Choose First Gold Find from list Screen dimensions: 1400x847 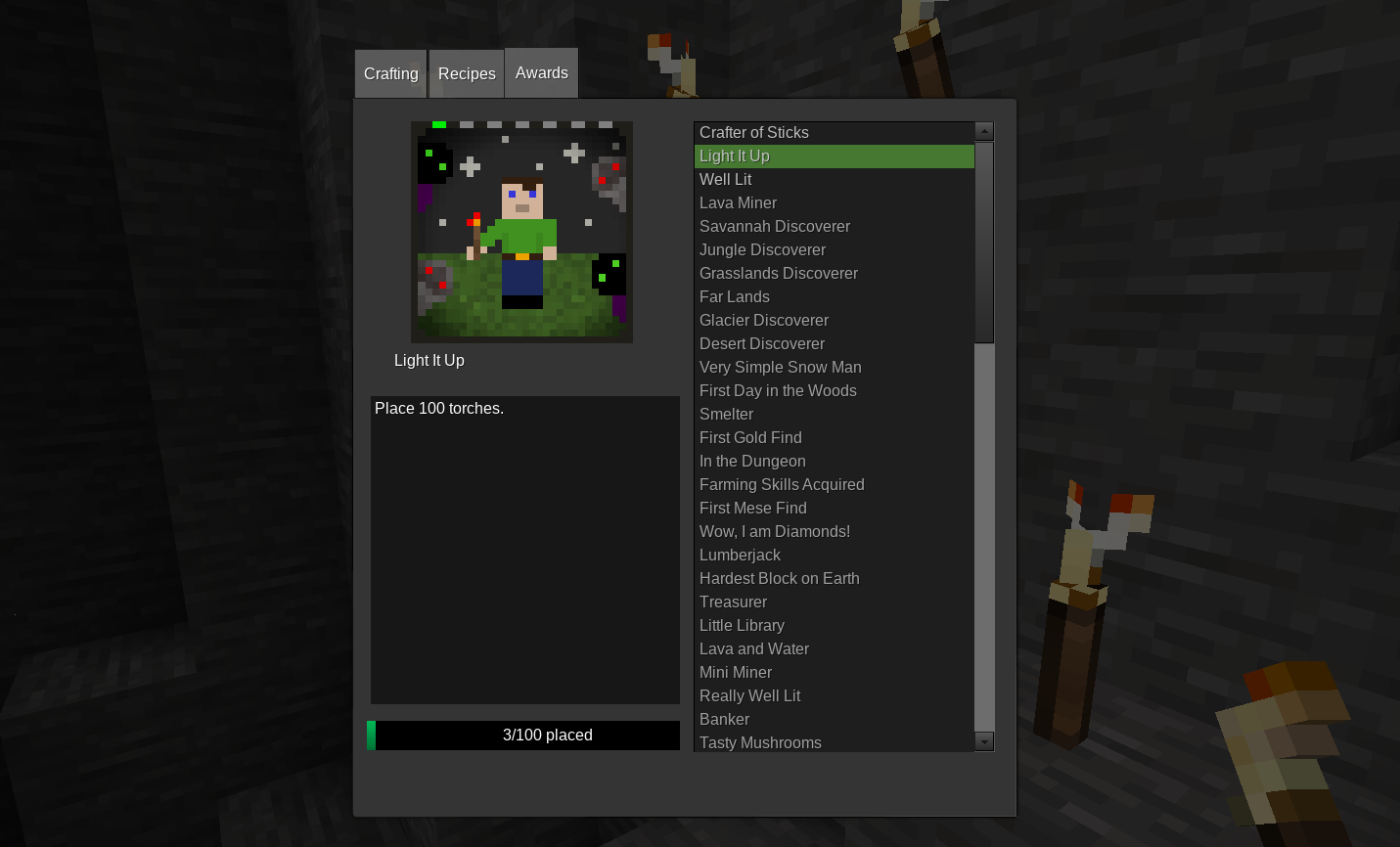[x=750, y=437]
